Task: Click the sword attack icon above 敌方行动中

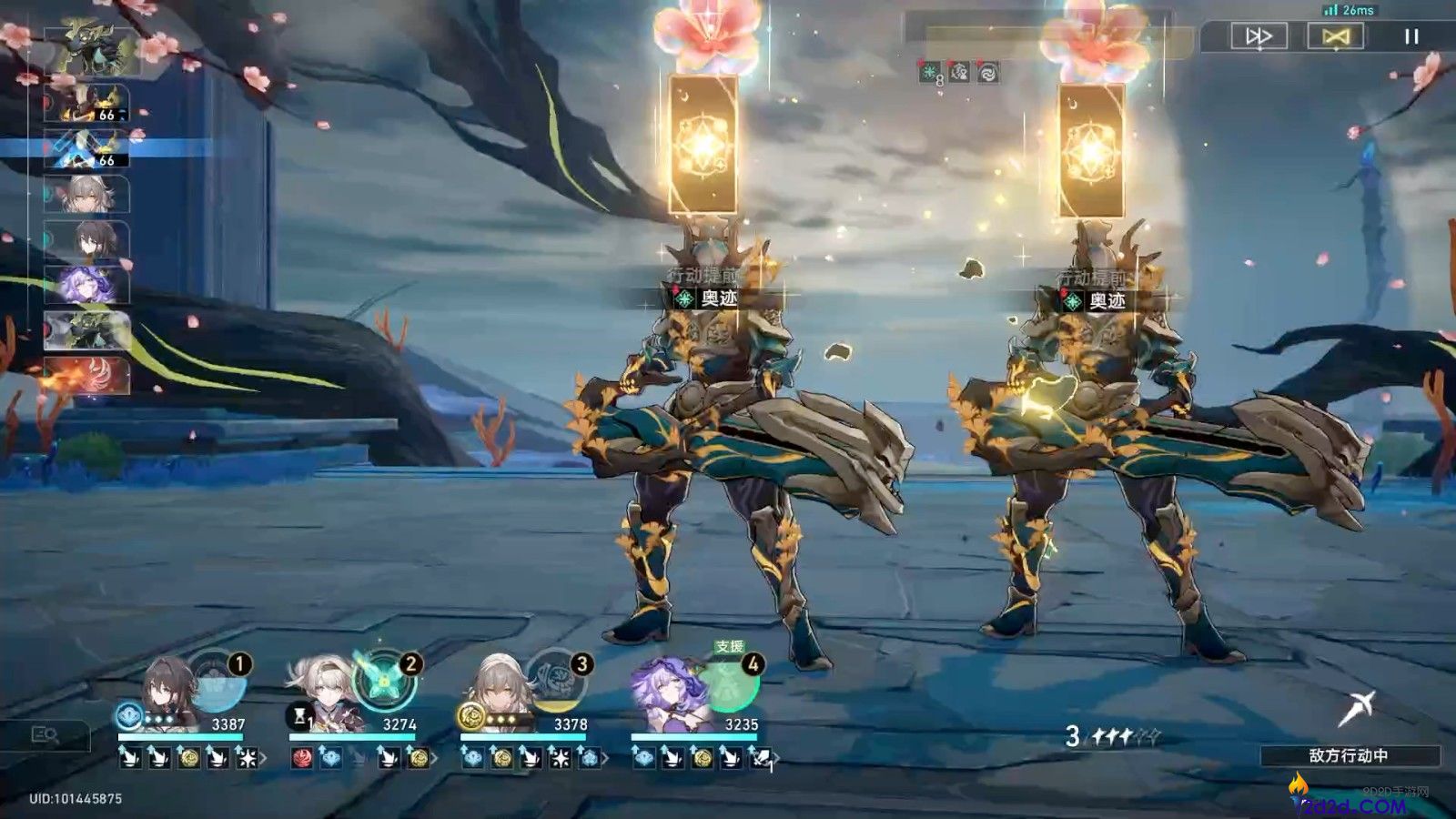Action: tap(1356, 708)
